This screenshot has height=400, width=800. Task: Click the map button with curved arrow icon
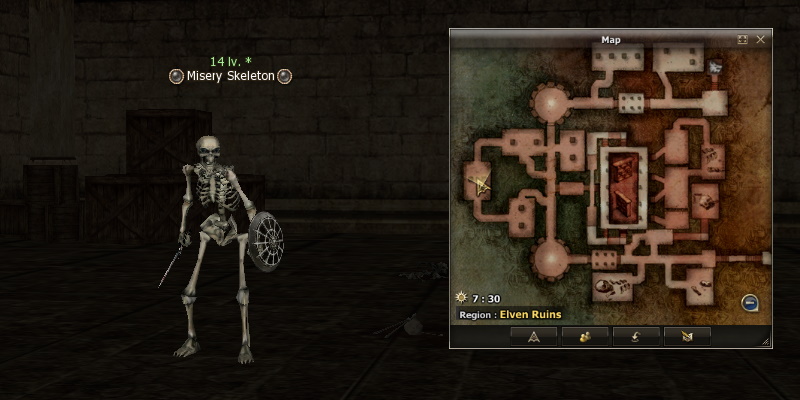(636, 336)
